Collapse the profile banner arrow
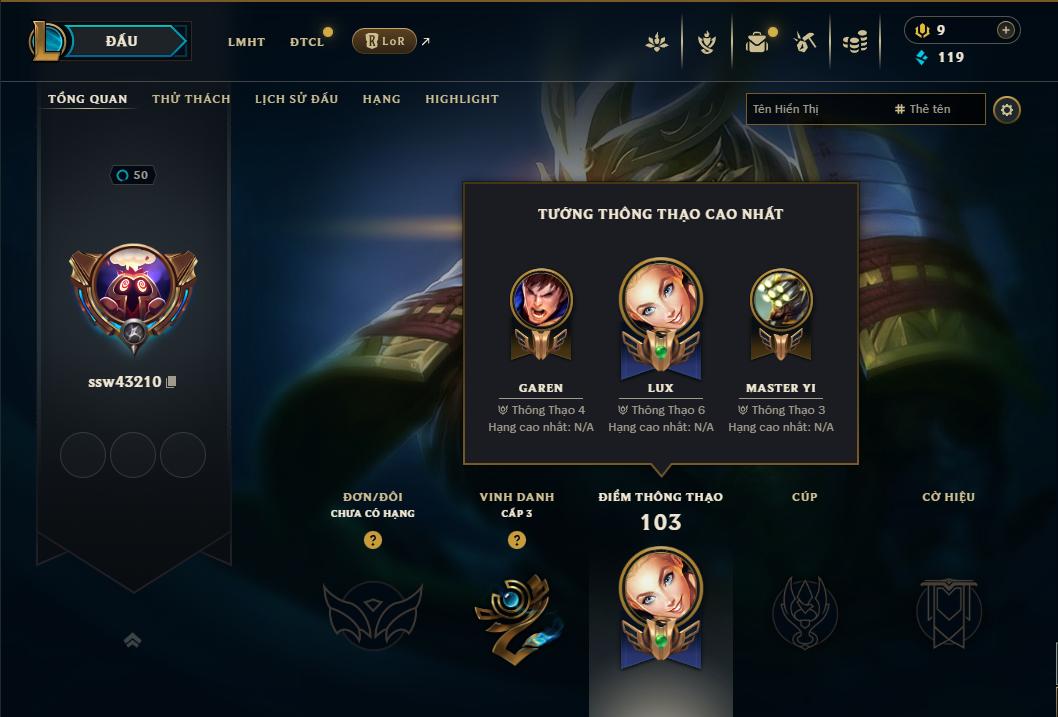The width and height of the screenshot is (1058, 717). pyautogui.click(x=132, y=640)
